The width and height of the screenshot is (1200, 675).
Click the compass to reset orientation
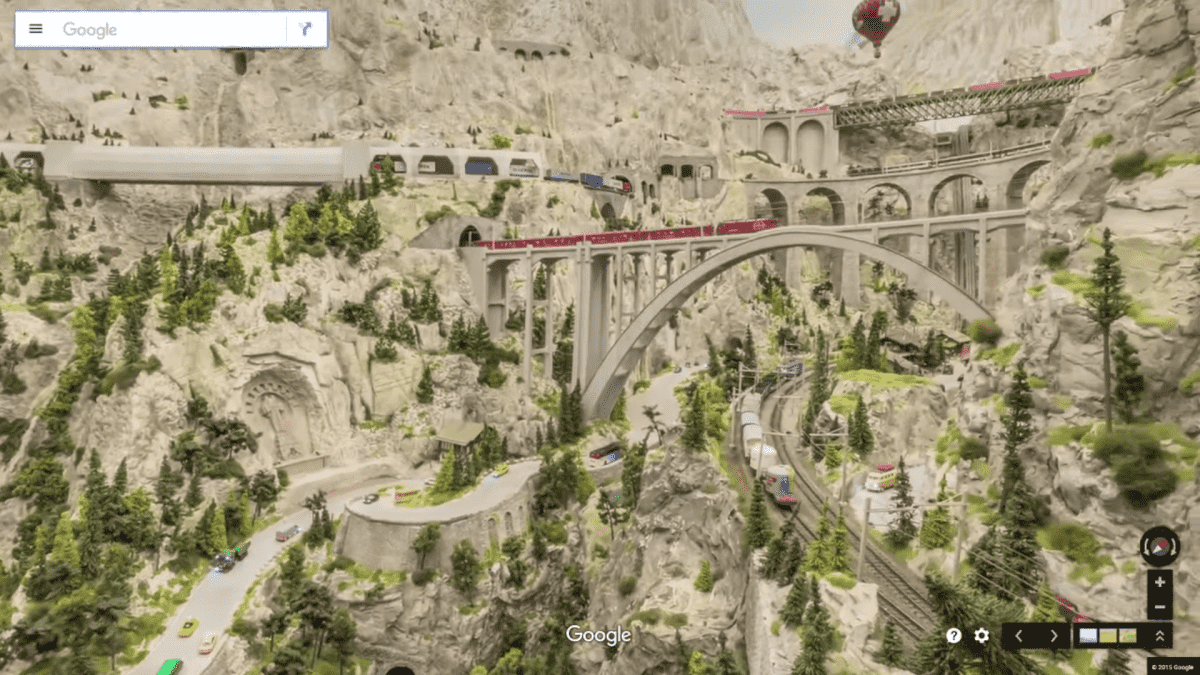click(1159, 546)
